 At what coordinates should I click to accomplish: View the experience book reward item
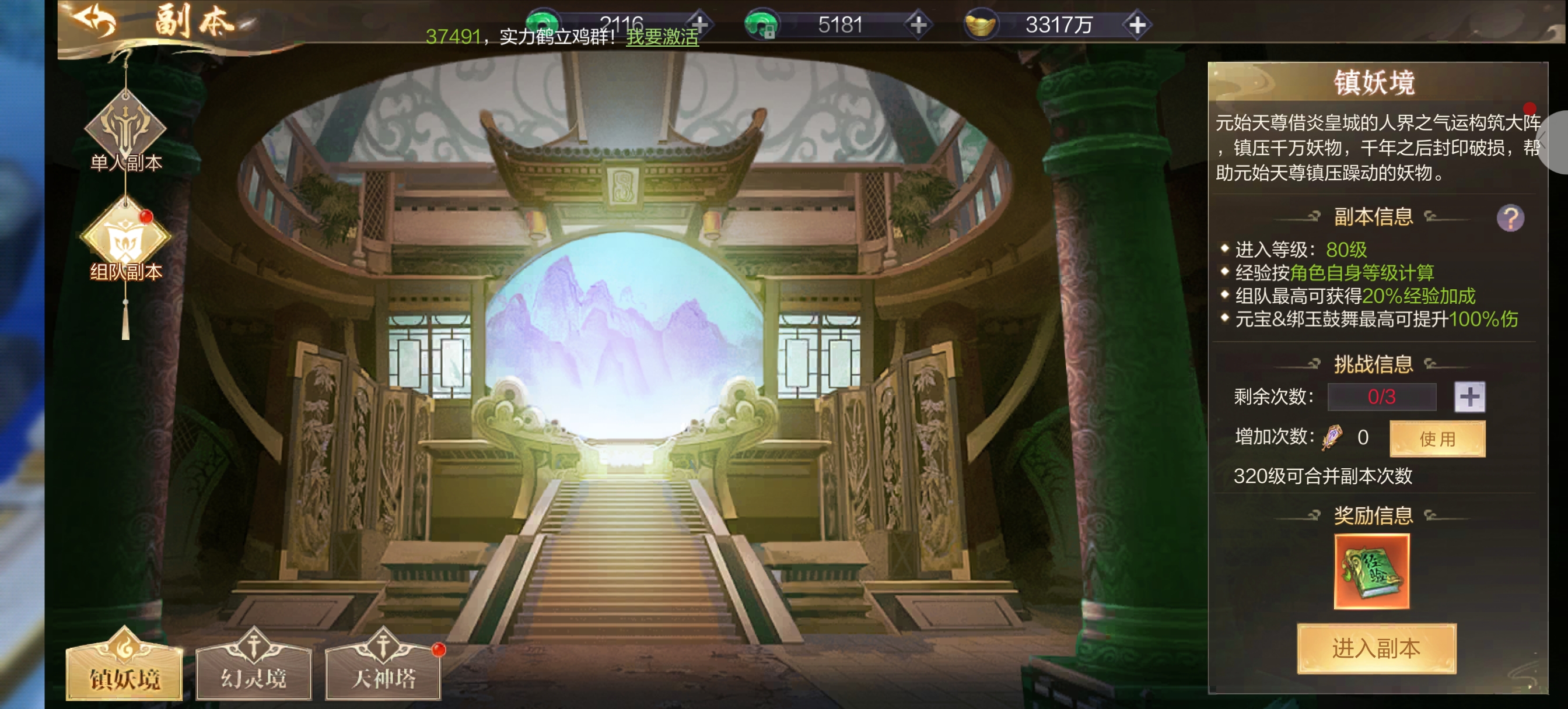1371,571
